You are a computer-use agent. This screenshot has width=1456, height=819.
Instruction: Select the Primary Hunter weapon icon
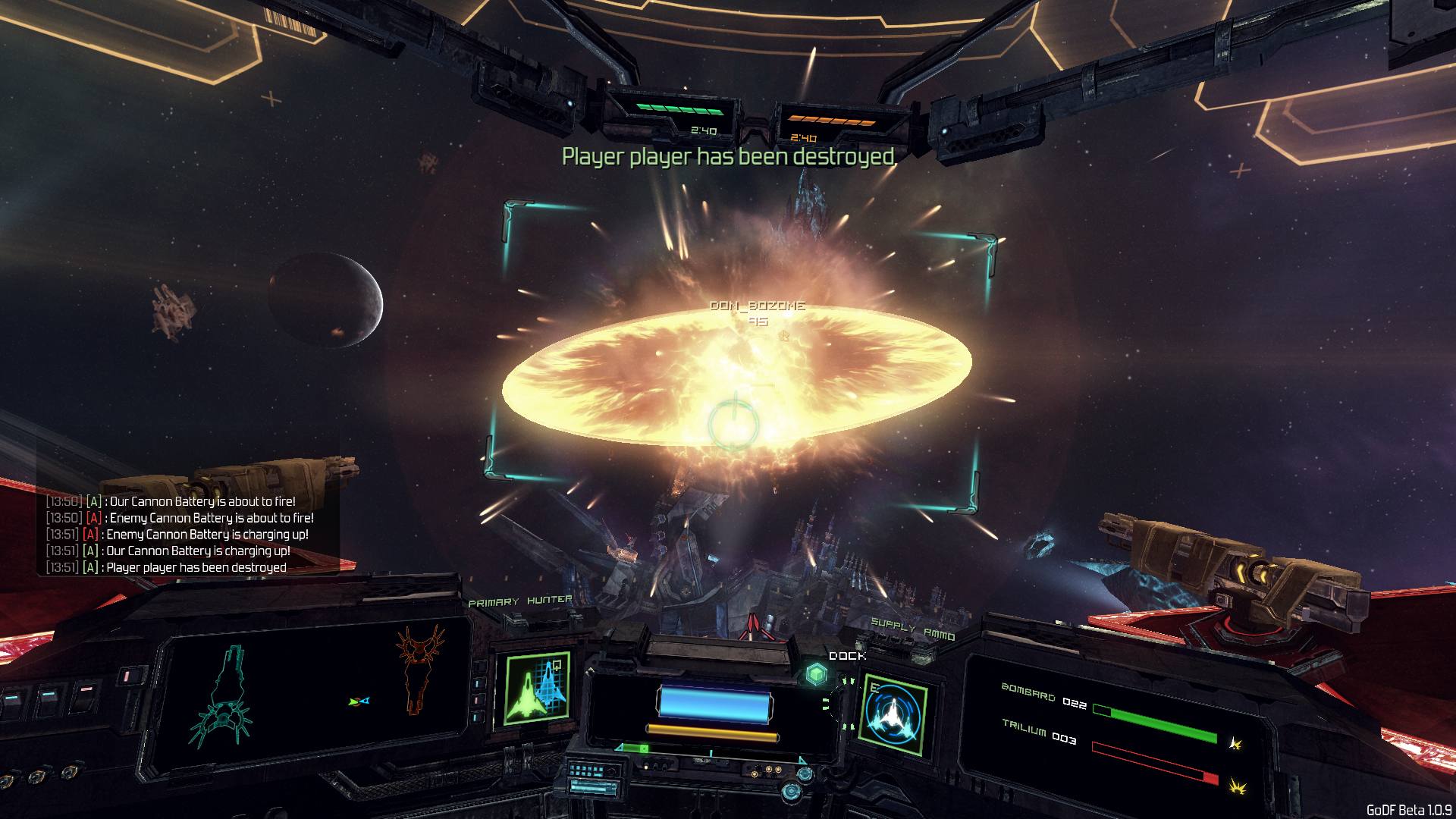(538, 688)
